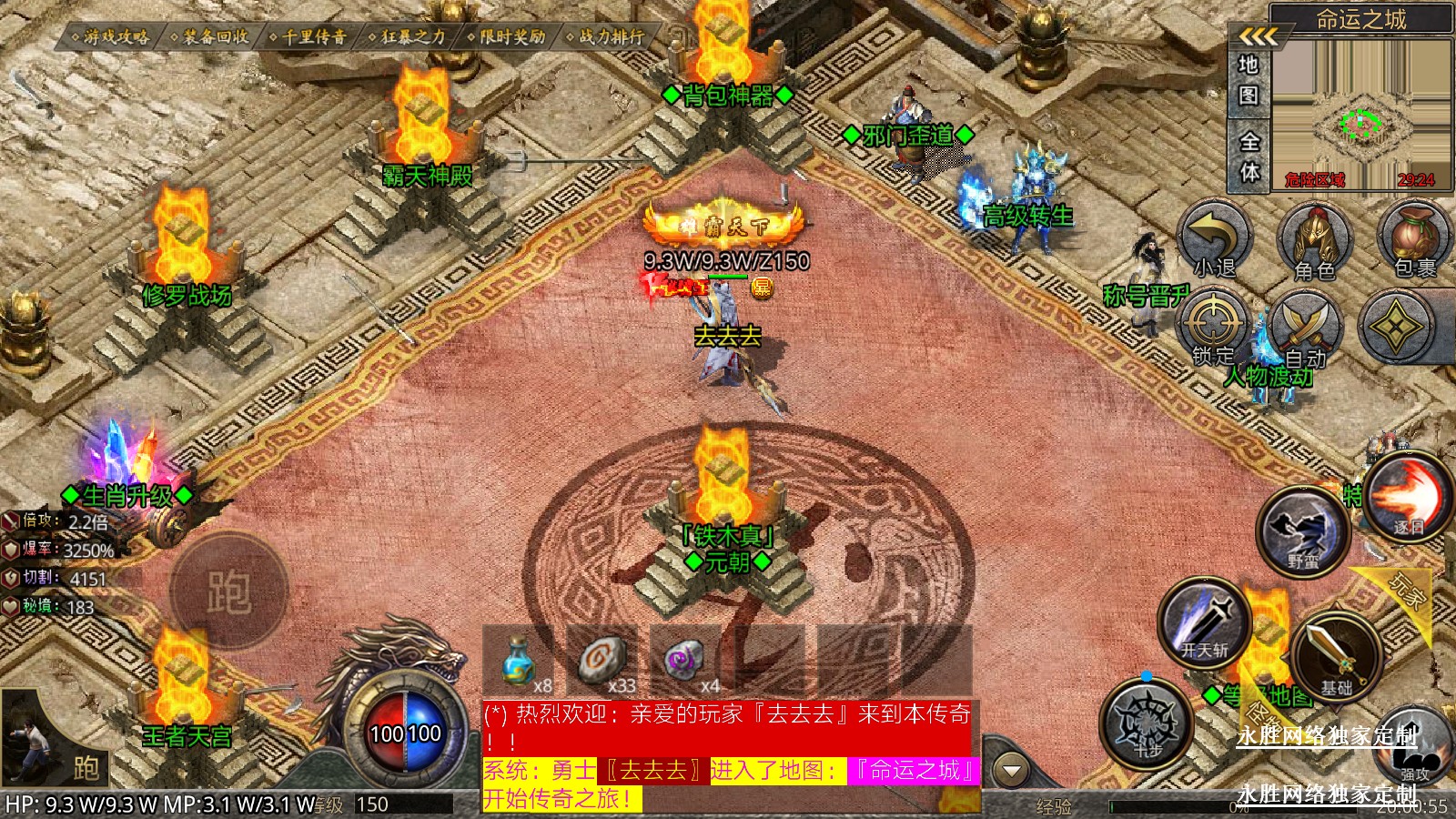Select the blue potion slot with x8

coord(518,660)
